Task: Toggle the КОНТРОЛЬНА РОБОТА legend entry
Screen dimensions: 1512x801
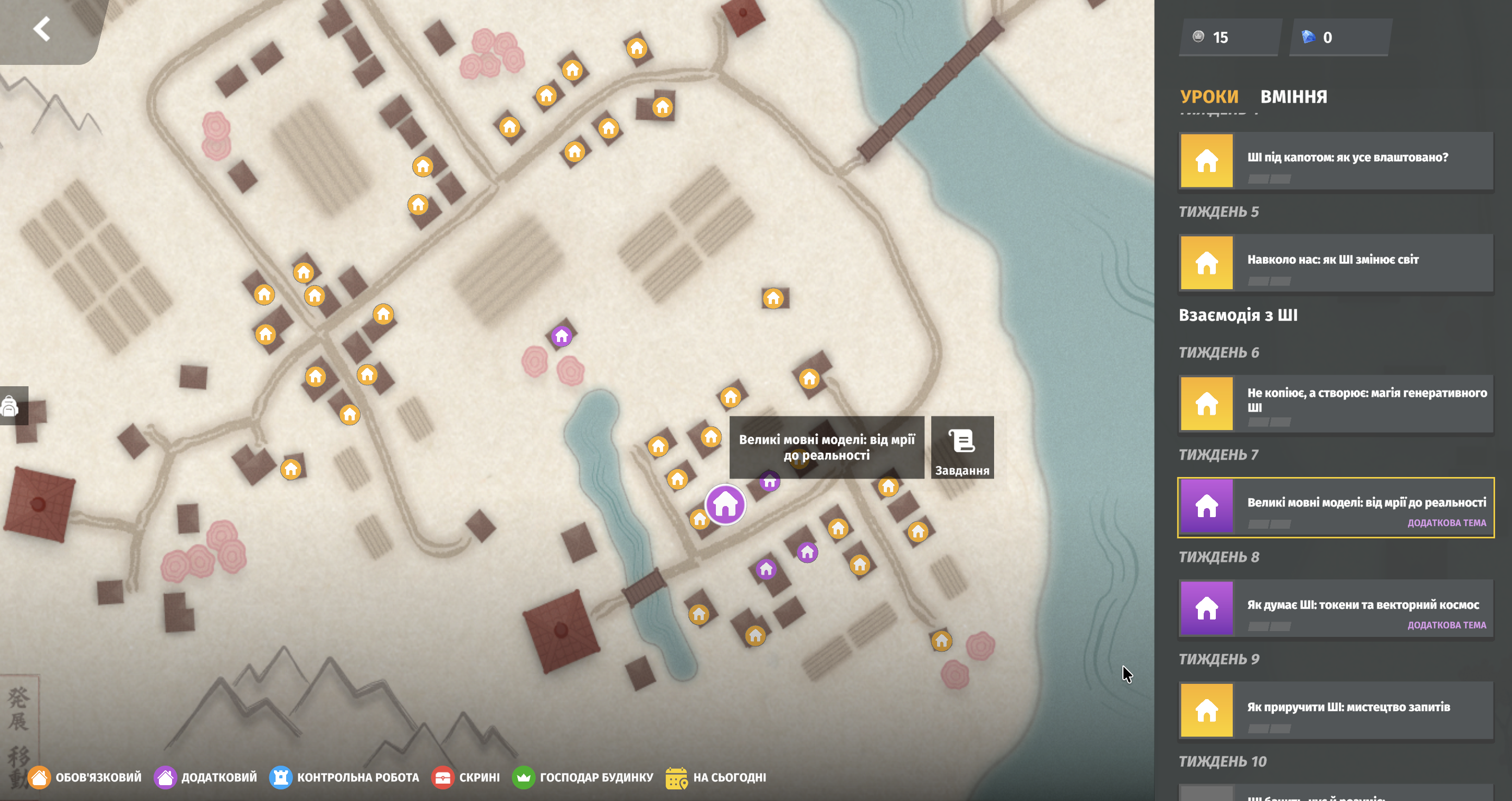Action: point(344,777)
